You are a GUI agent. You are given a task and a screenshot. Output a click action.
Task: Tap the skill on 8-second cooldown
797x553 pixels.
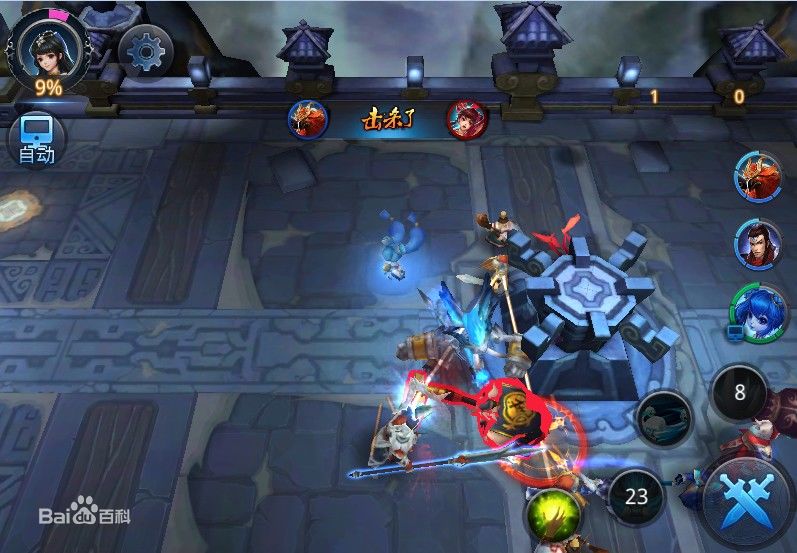coord(740,392)
